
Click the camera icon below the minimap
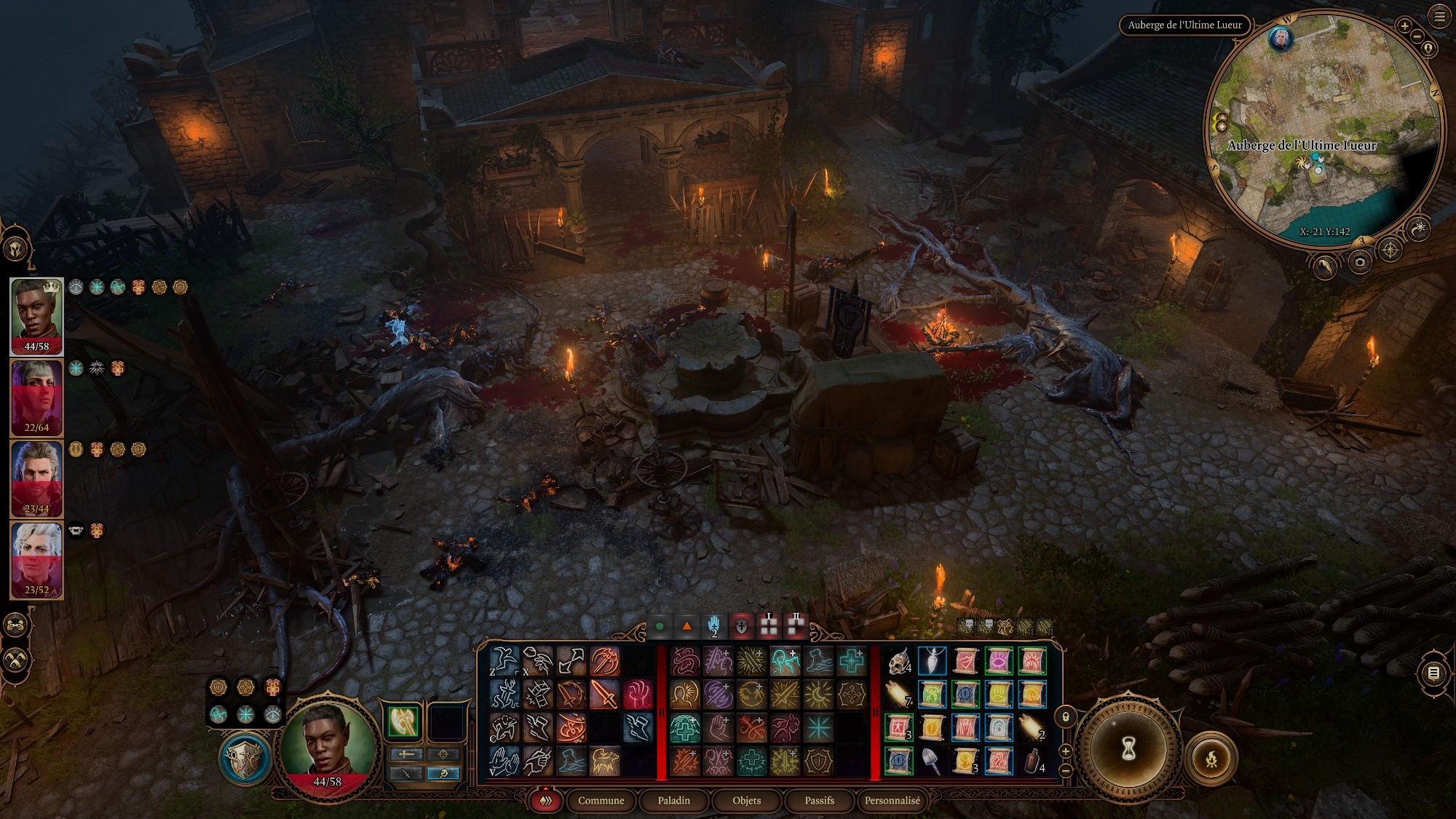pos(1360,262)
